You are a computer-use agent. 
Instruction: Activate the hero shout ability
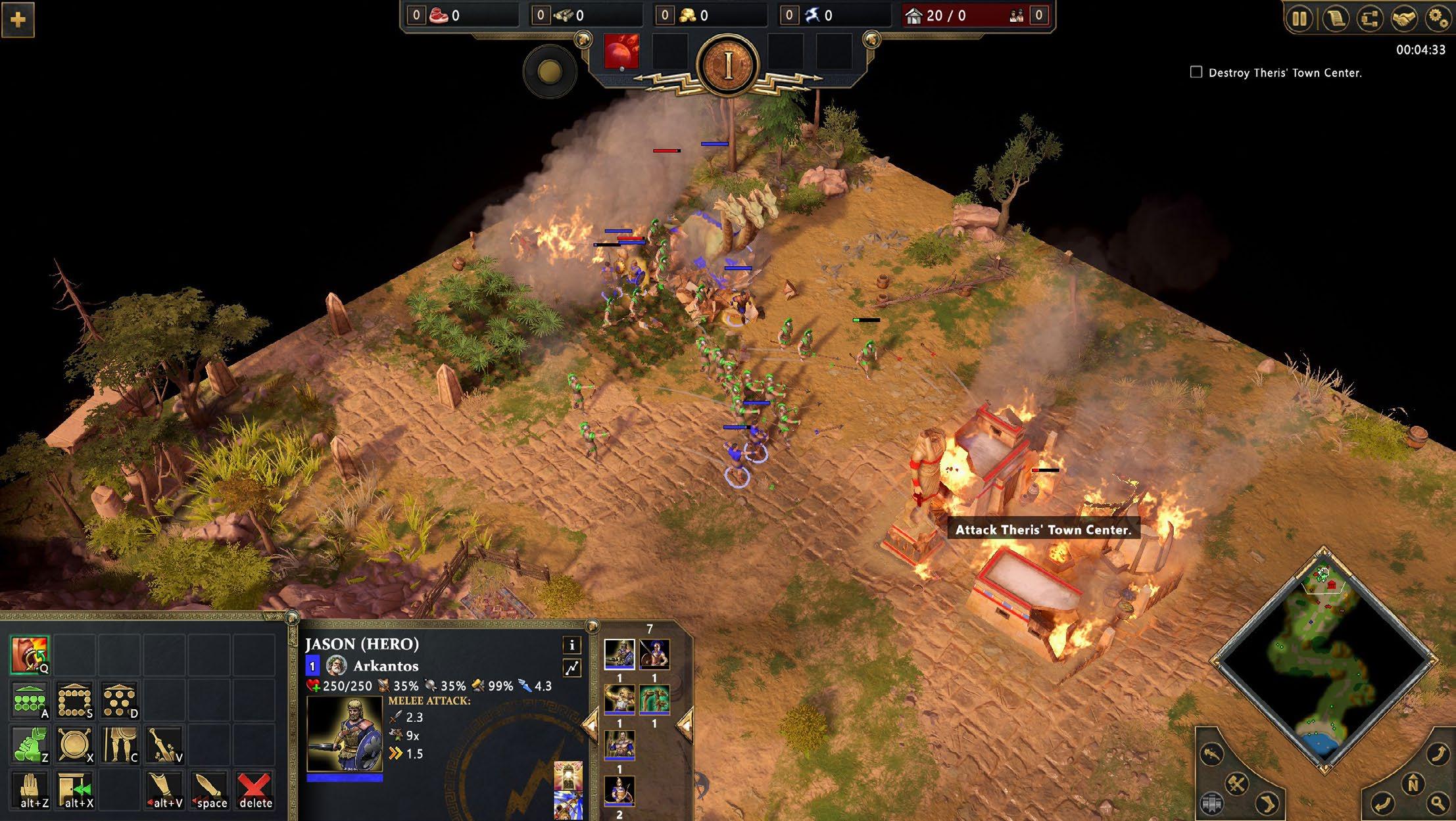coord(29,654)
